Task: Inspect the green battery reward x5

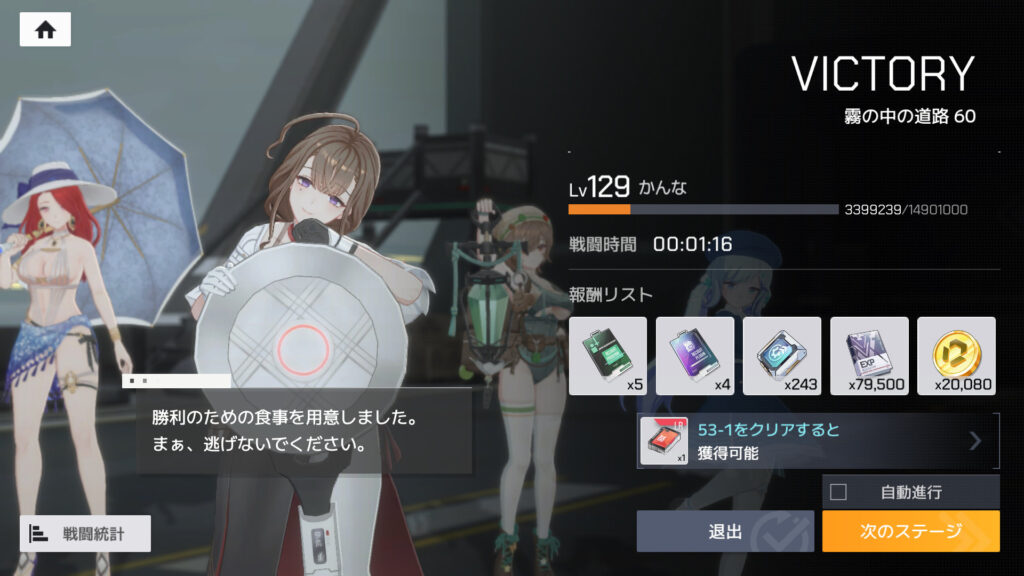Action: click(608, 356)
